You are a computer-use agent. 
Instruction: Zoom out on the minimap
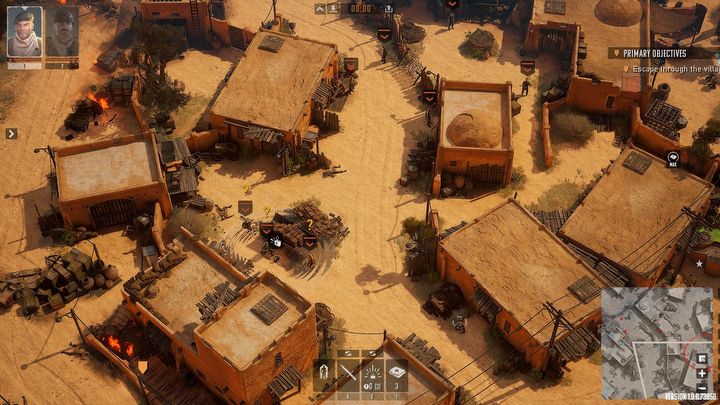[702, 387]
